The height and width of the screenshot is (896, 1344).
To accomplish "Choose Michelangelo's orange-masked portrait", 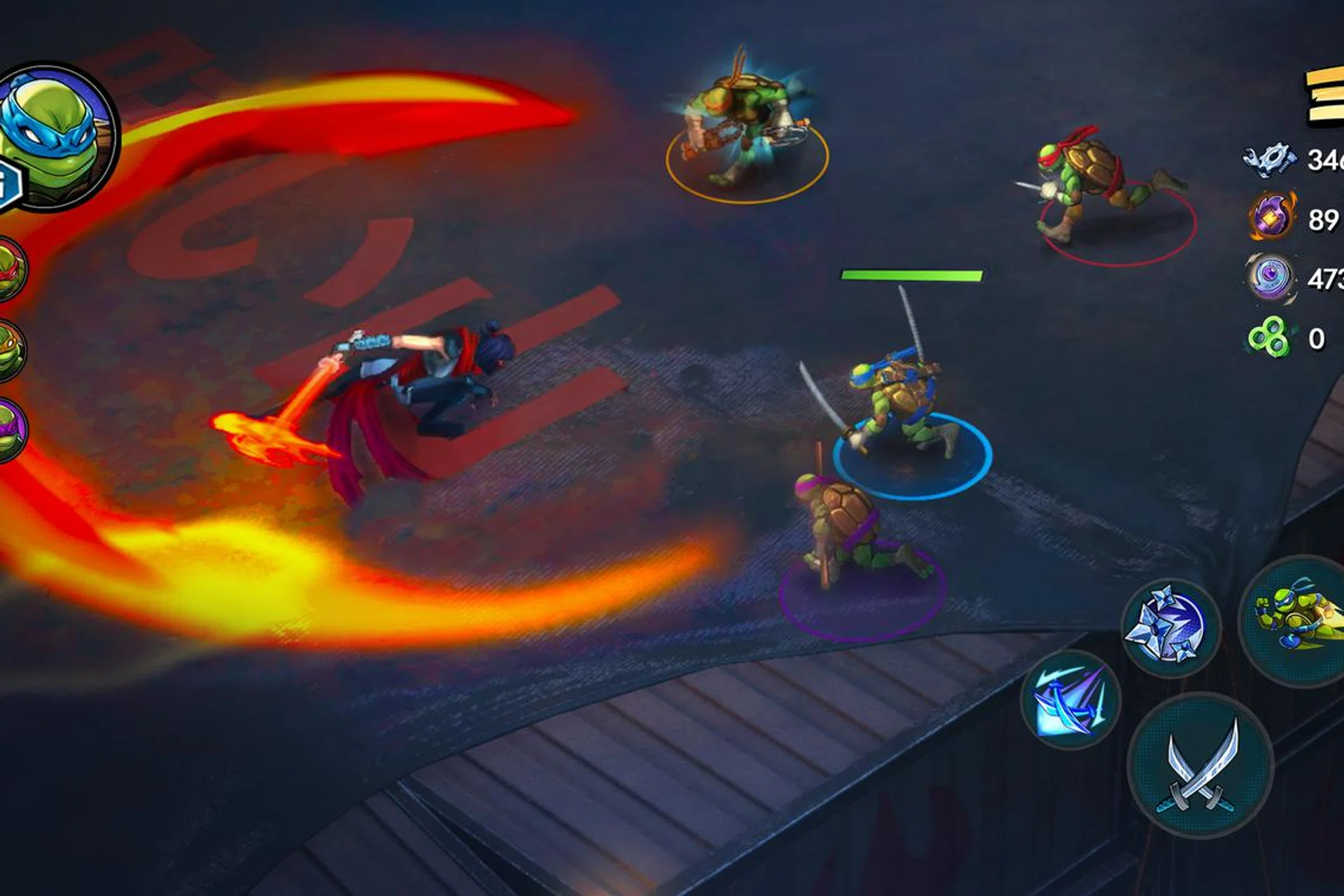I will pos(8,350).
